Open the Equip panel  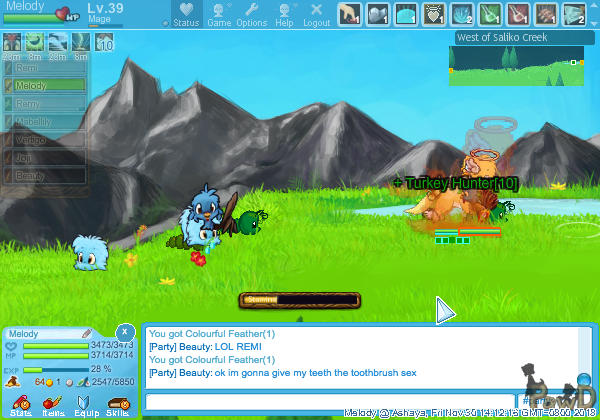coord(85,404)
